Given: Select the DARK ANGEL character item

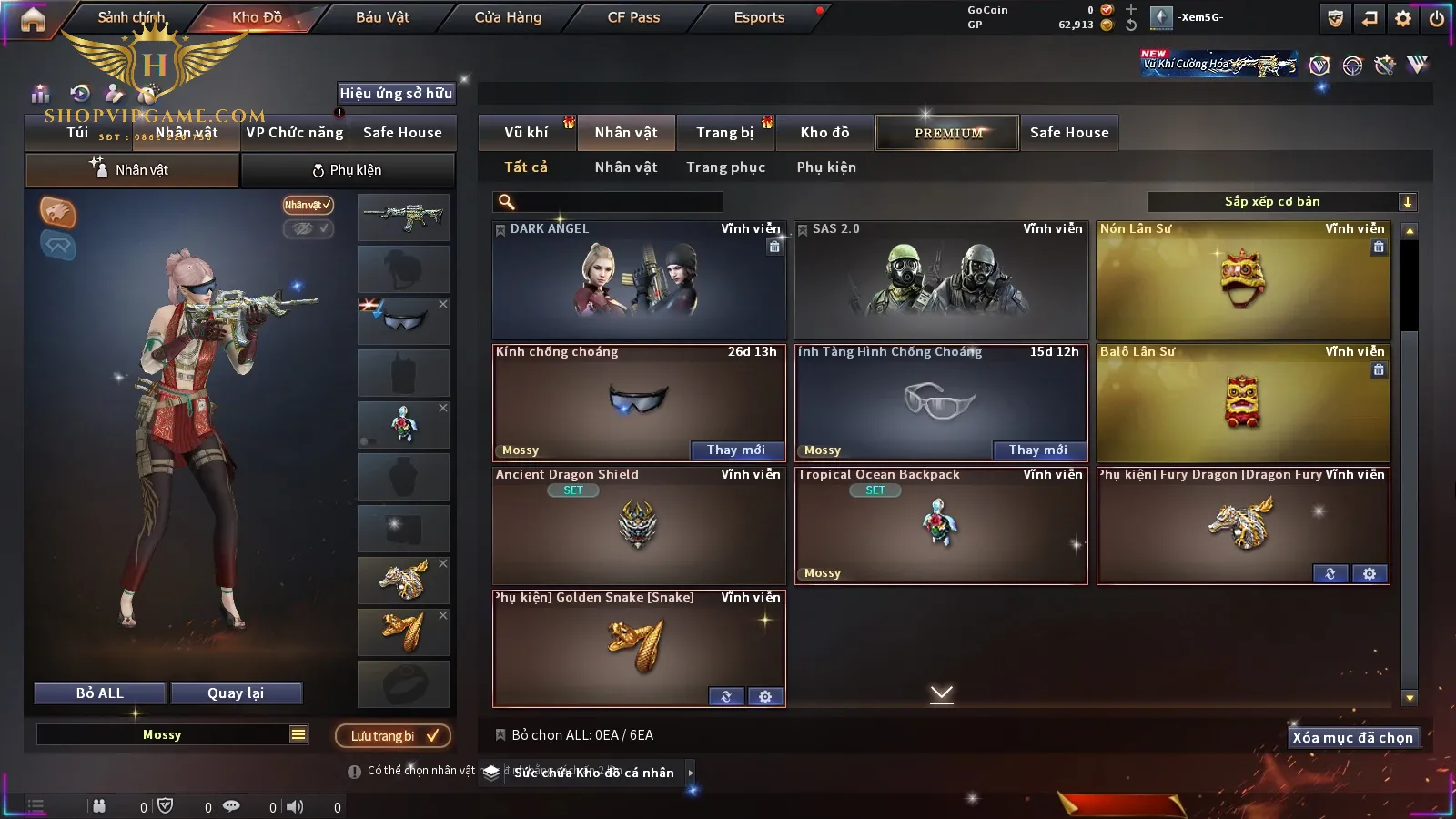Looking at the screenshot, I should 638,280.
